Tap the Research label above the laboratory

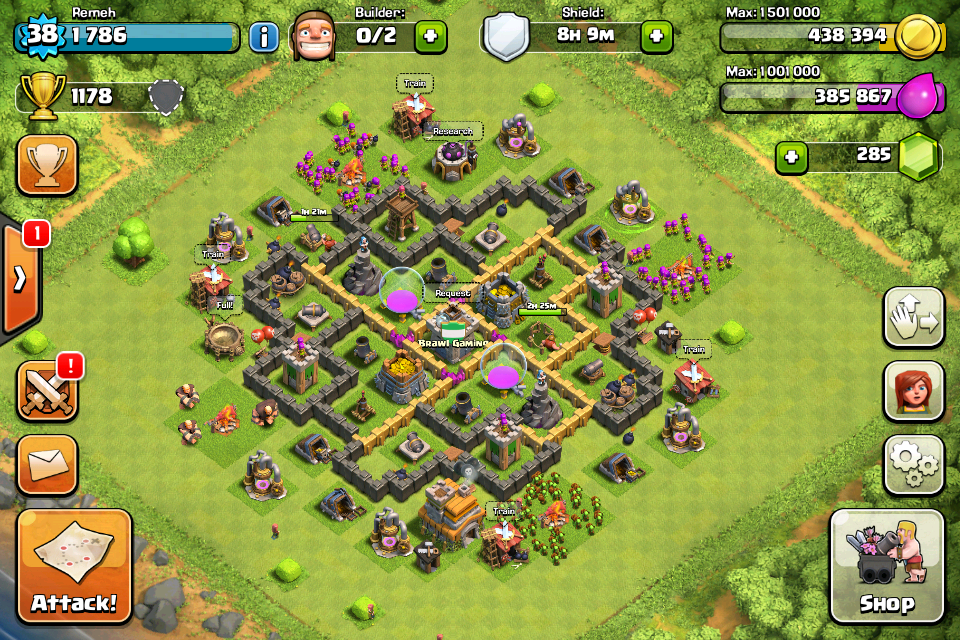click(x=452, y=131)
